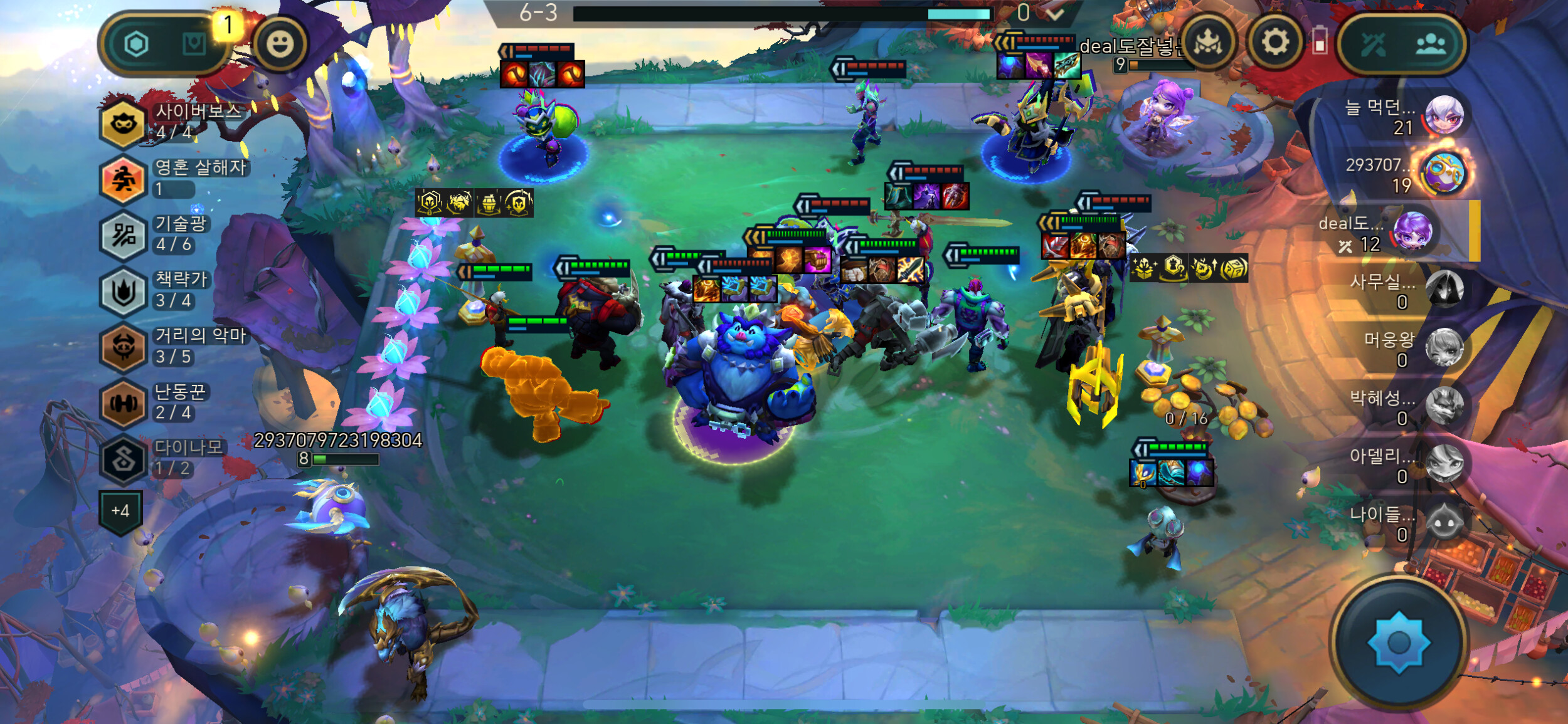Show the 거리의 악마 3/5 trait
This screenshot has width=1568, height=724.
[x=123, y=347]
